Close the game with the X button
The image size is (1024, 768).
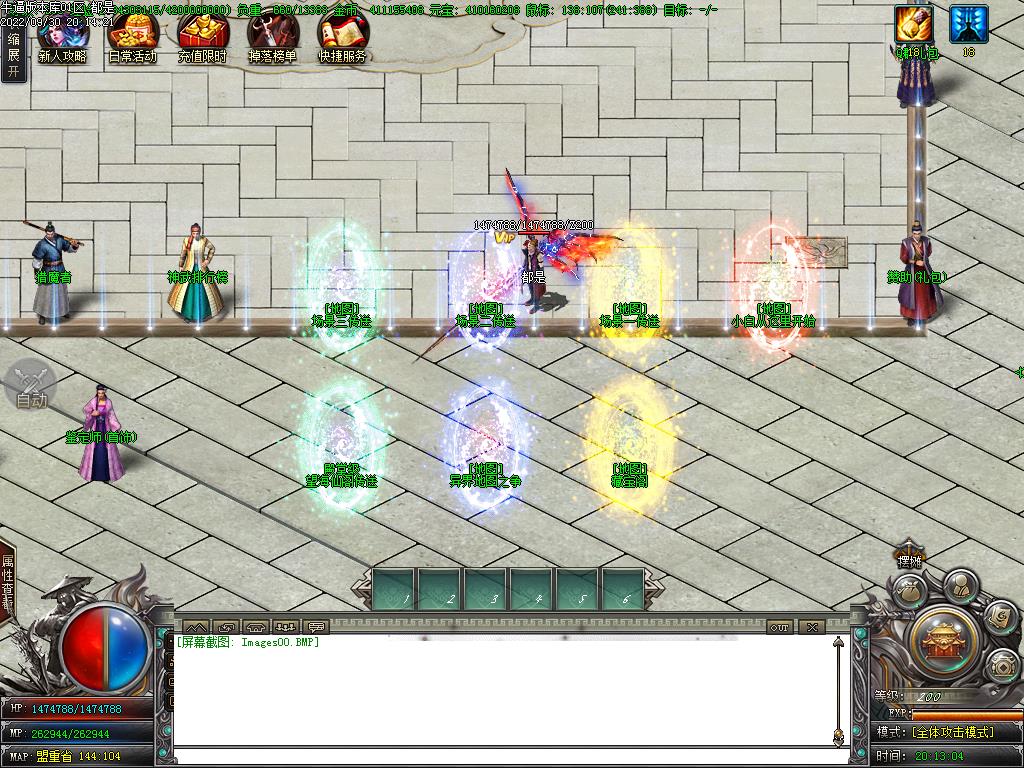tap(811, 627)
